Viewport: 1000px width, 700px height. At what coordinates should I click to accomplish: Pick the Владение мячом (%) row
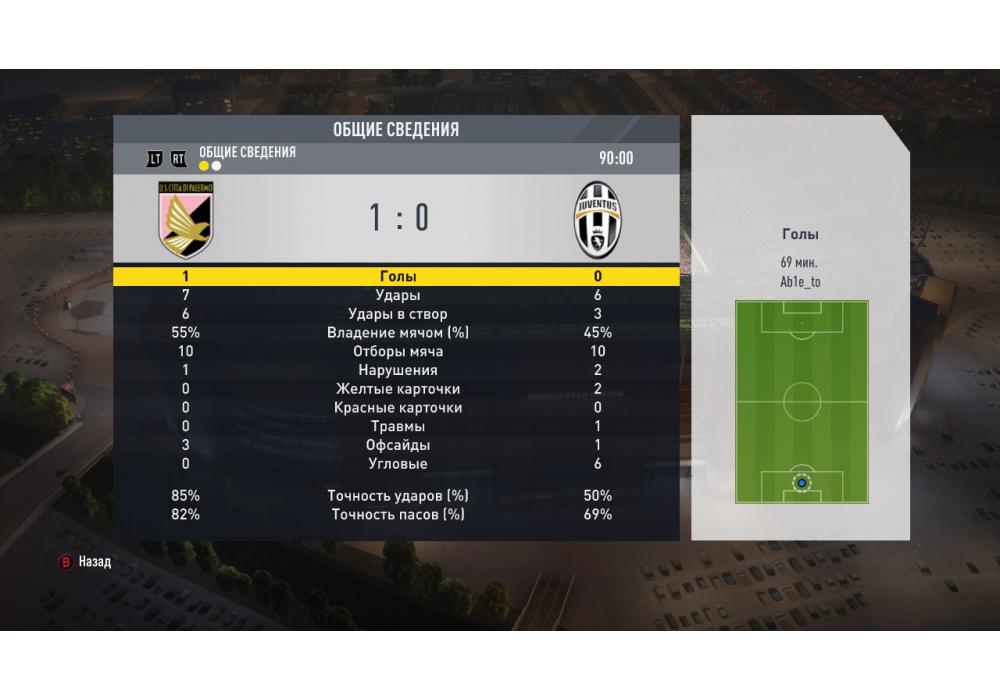pyautogui.click(x=397, y=333)
